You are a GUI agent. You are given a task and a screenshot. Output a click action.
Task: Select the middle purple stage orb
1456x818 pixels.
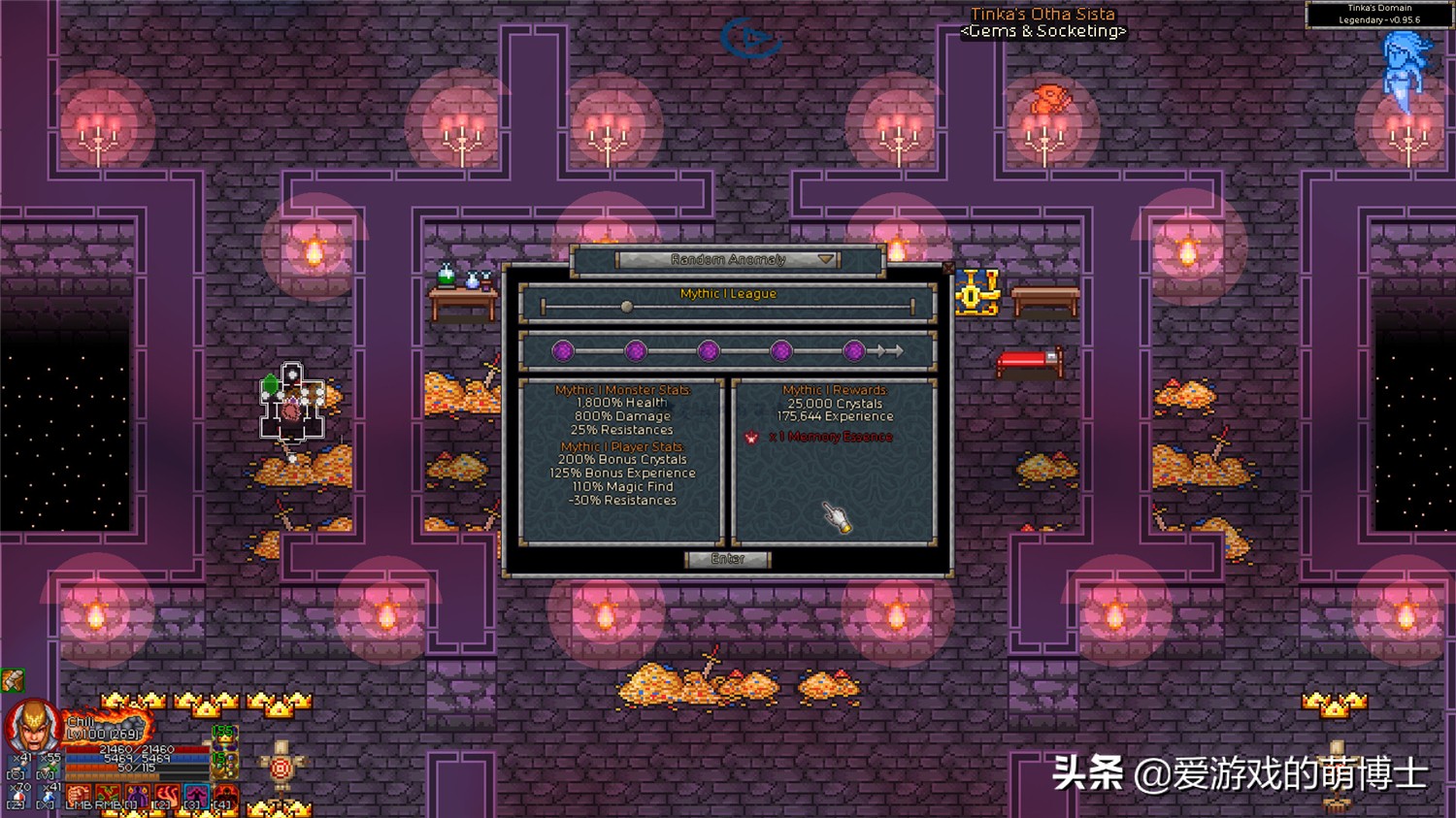709,351
